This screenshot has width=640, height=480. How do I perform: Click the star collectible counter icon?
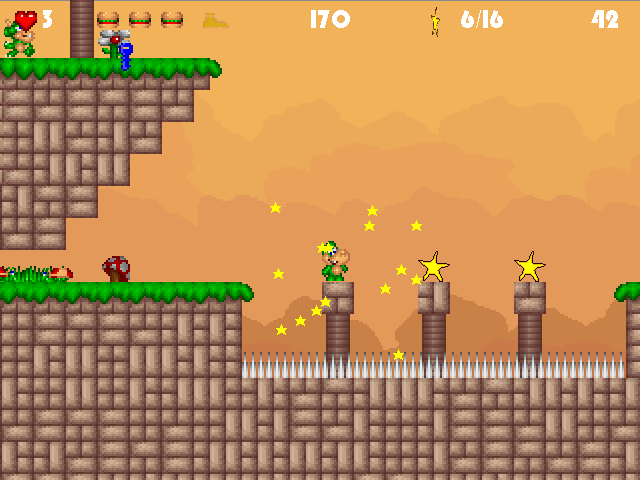click(436, 20)
